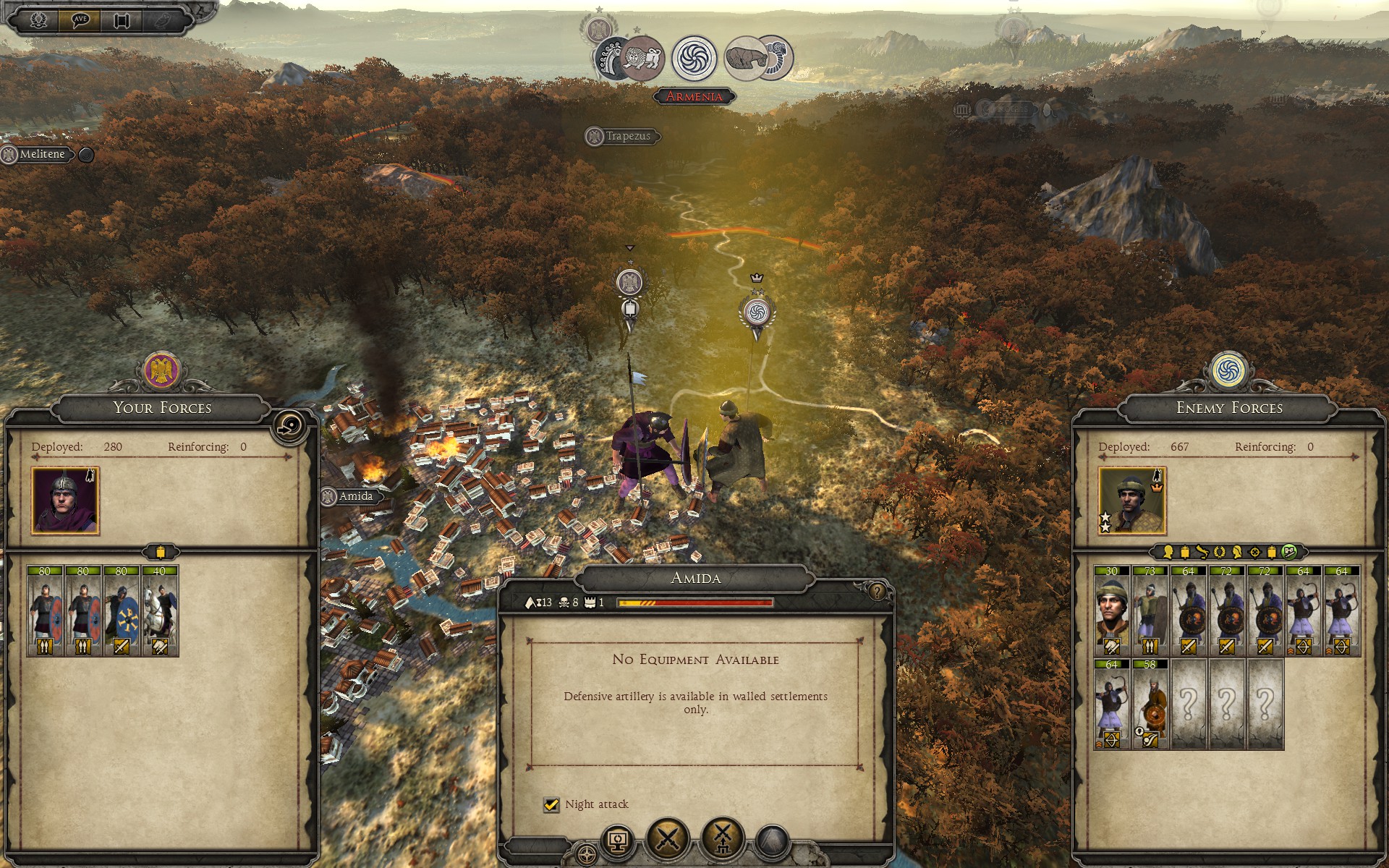Select the green fortification icon in enemy effects
Screen dimensions: 1389x868
click(x=1288, y=552)
